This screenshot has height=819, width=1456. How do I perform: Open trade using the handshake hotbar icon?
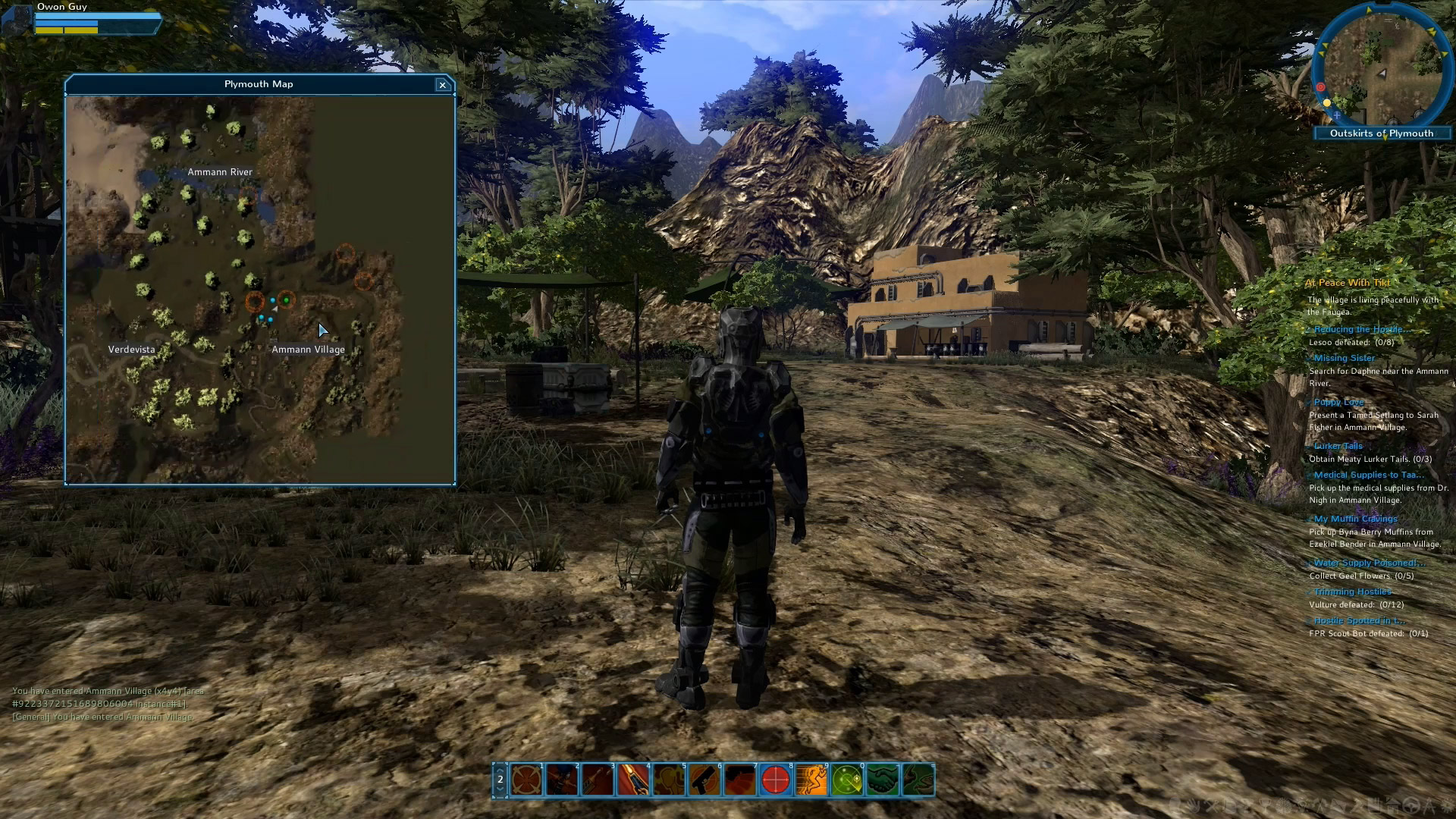pyautogui.click(x=883, y=780)
